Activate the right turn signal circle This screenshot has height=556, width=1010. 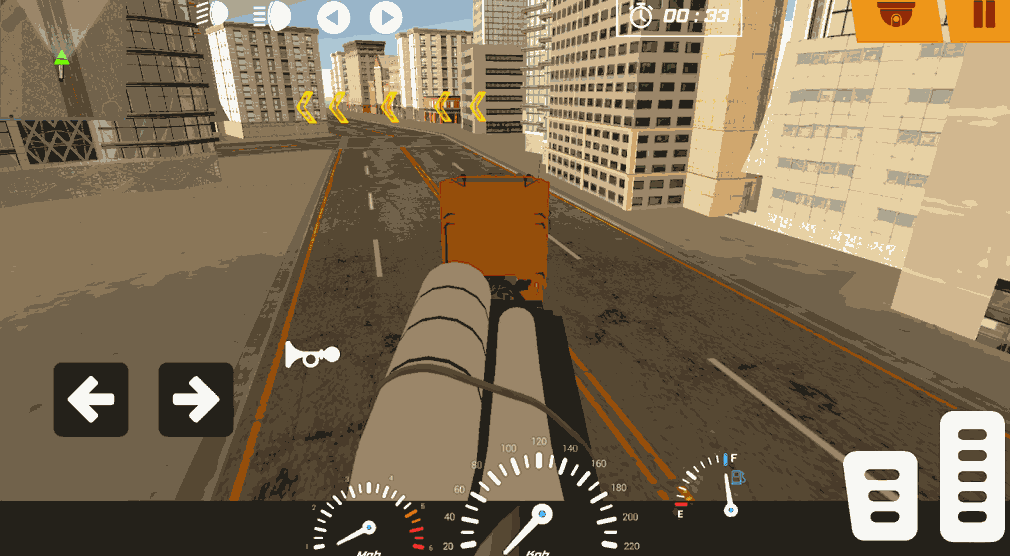[386, 17]
